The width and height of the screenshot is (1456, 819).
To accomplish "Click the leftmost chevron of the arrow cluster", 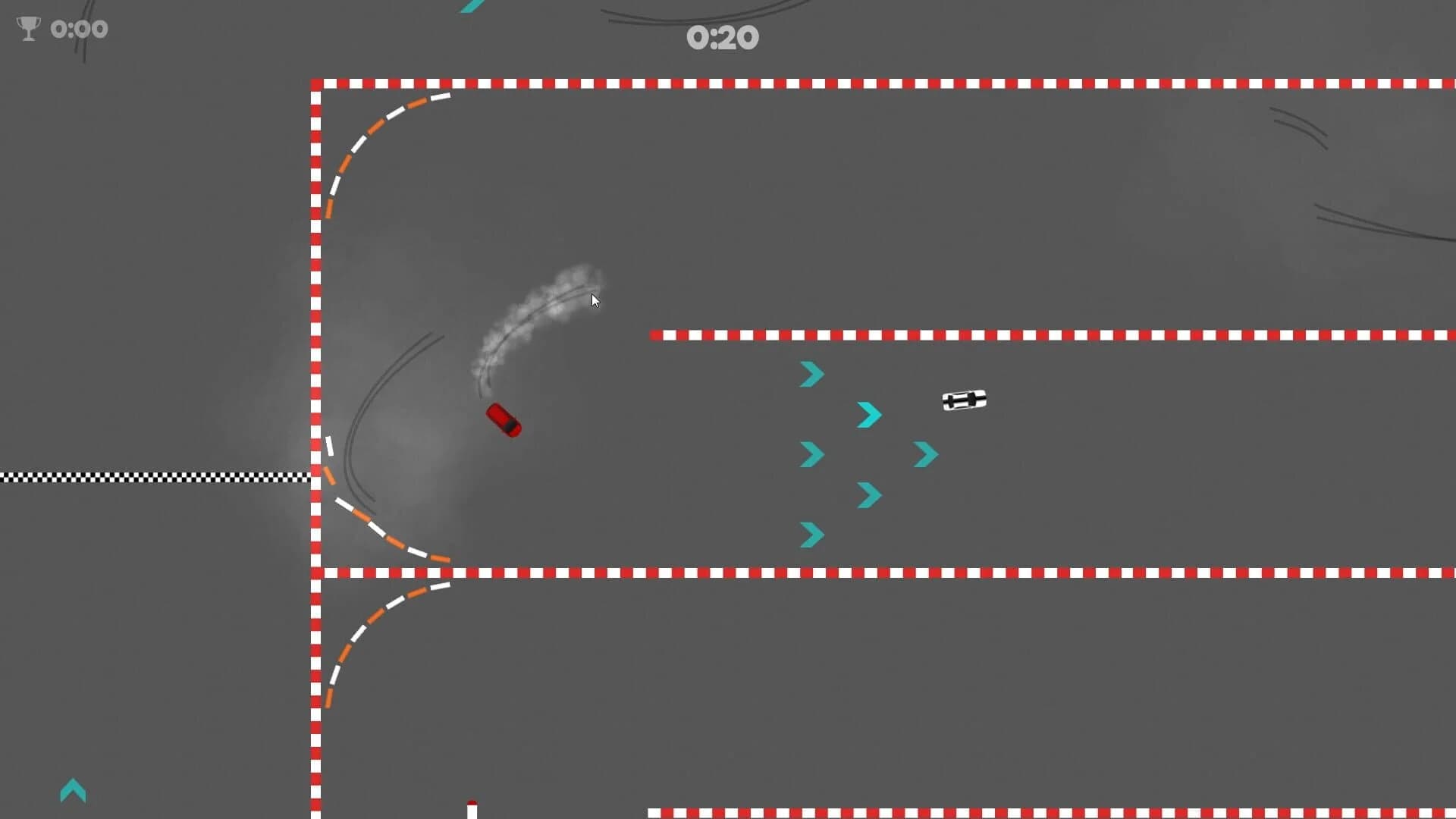I will click(x=811, y=455).
